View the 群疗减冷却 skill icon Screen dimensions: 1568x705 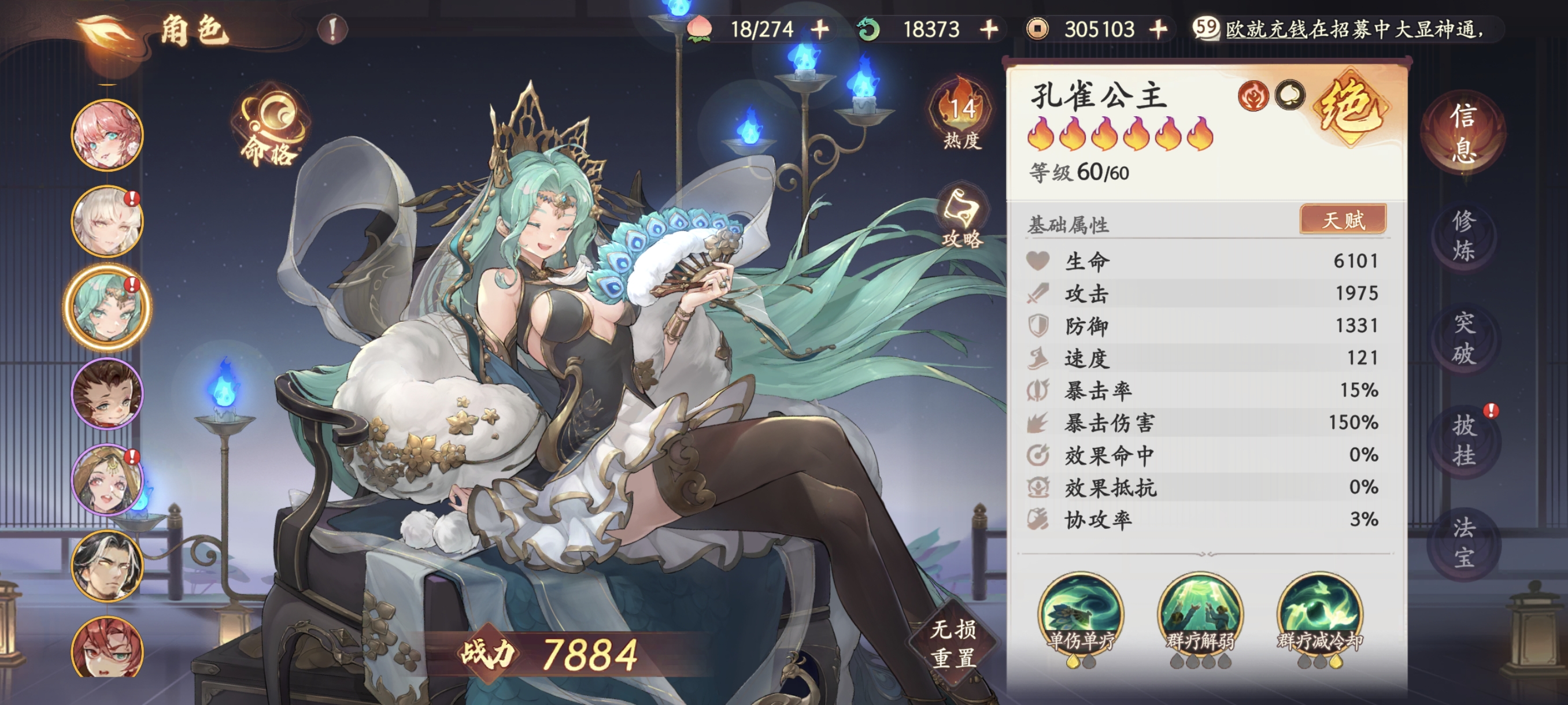[x=1319, y=614]
